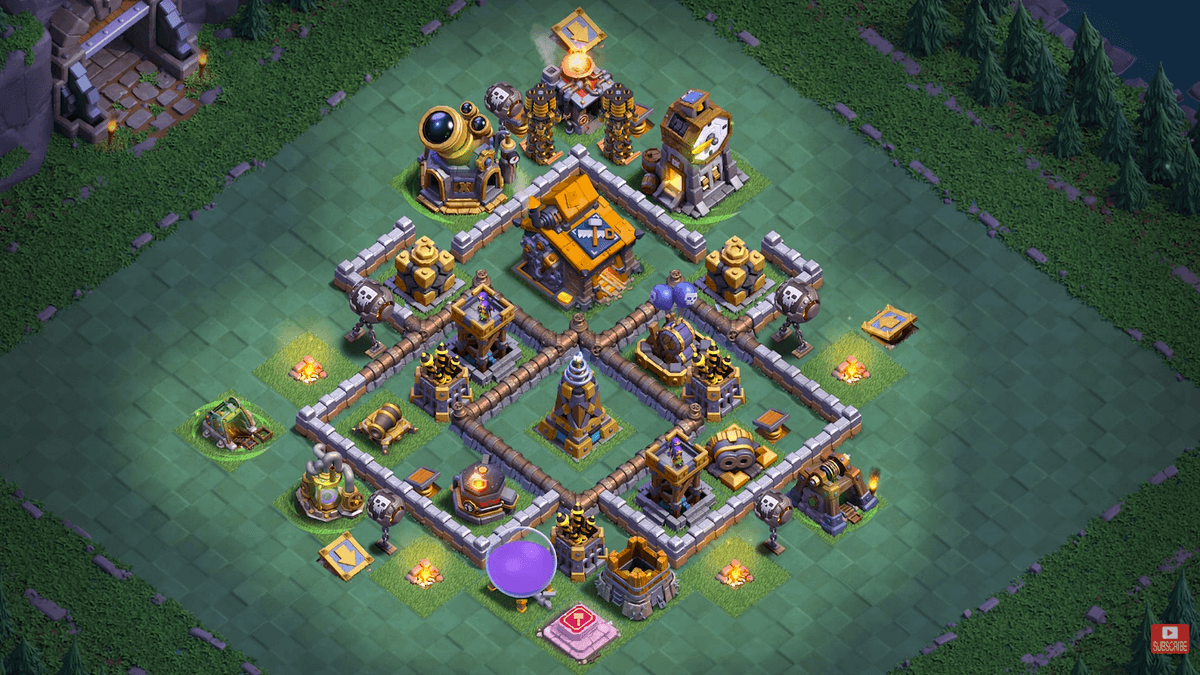Viewport: 1200px width, 675px height.
Task: Click the YouTube Subscribe button overlay
Action: coord(1169,637)
